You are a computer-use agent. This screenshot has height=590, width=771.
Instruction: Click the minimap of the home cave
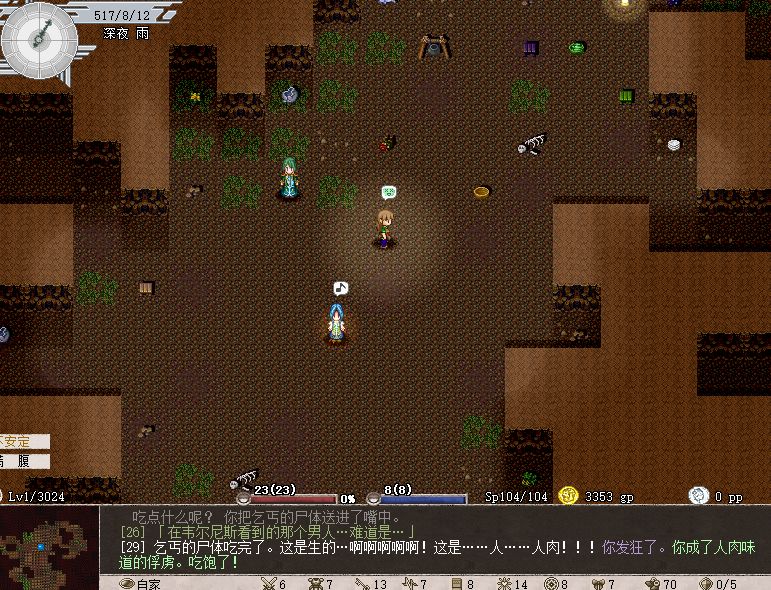[x=49, y=546]
